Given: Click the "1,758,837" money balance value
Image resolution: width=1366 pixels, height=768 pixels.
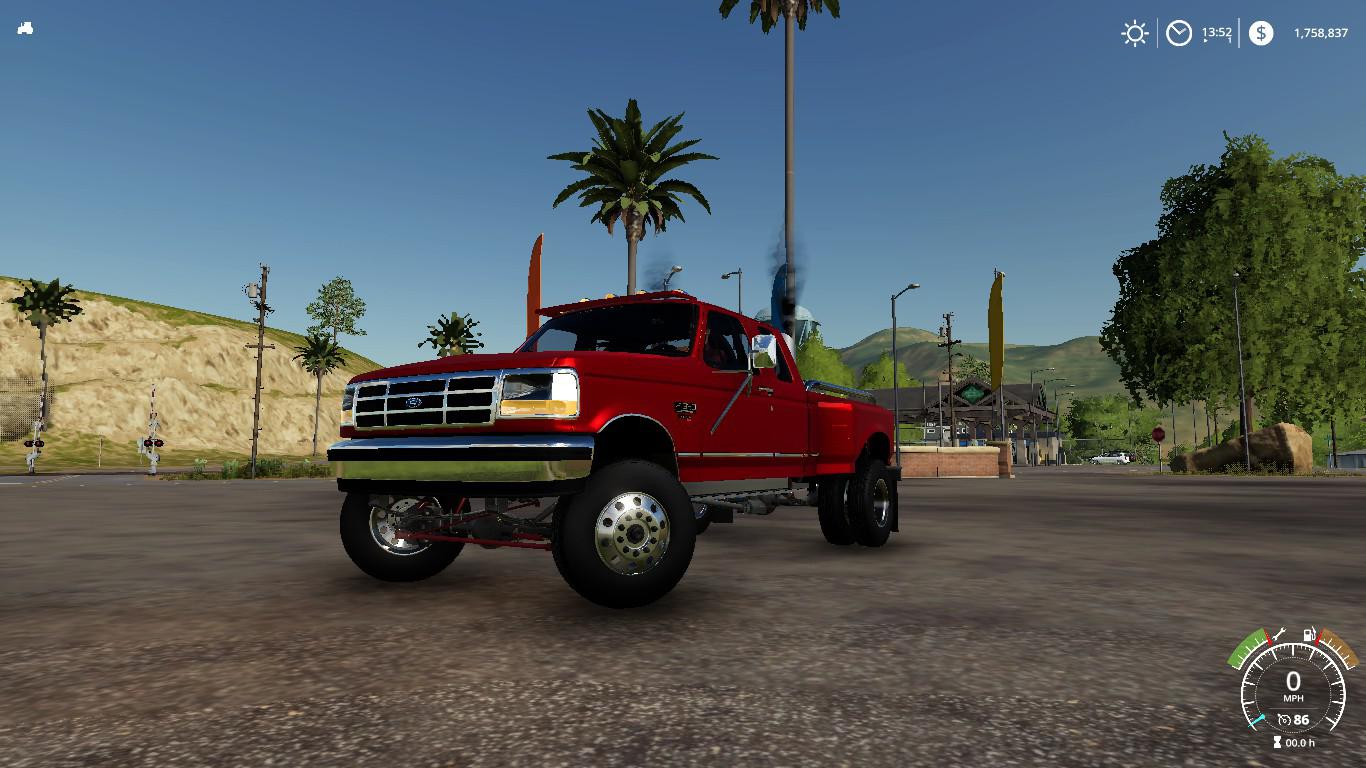Looking at the screenshot, I should click(1321, 33).
